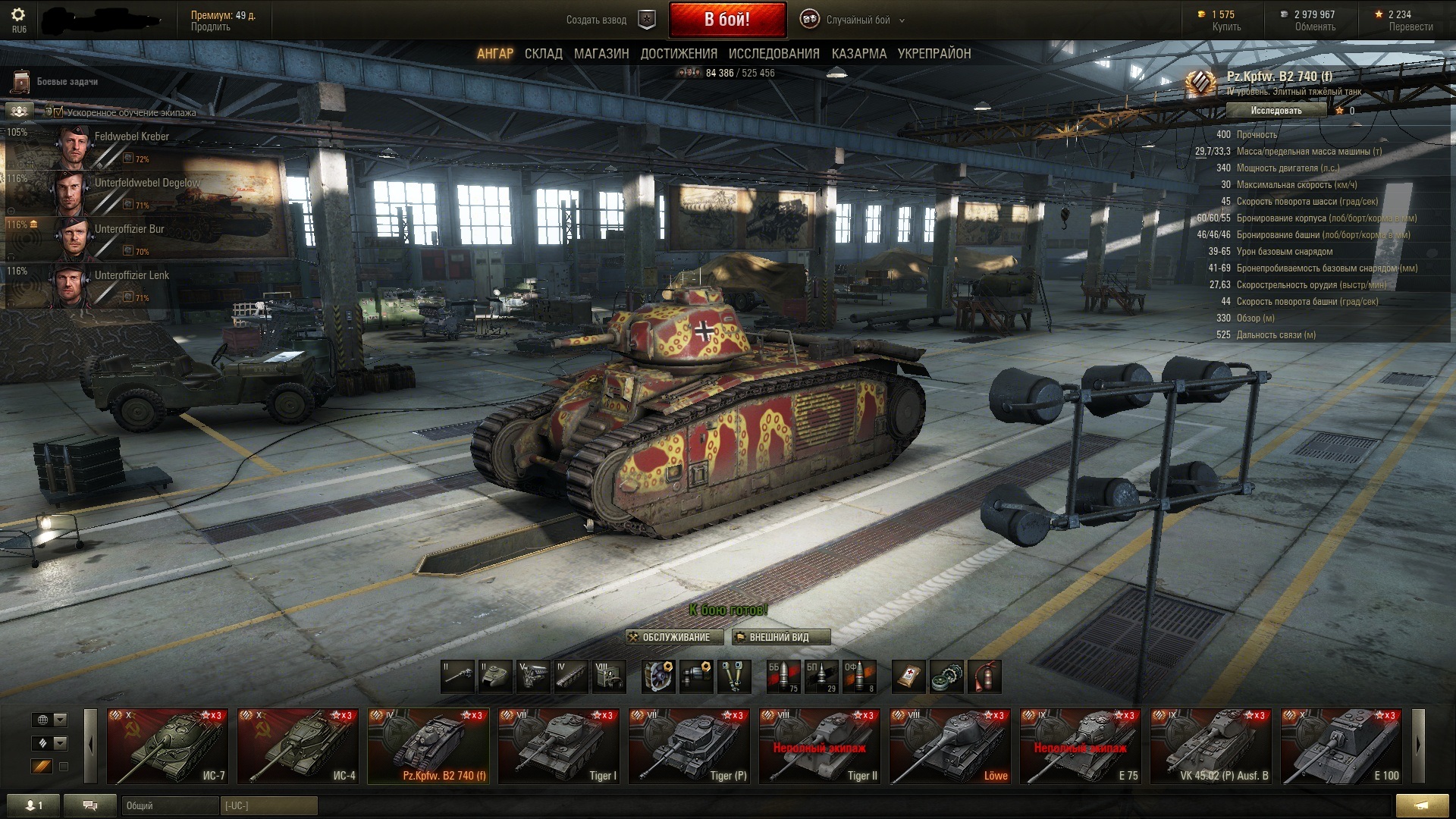Viewport: 1456px width, 819px height.
Task: Toggle Ускоренное обучение экипажа checkbox
Action: tap(58, 112)
